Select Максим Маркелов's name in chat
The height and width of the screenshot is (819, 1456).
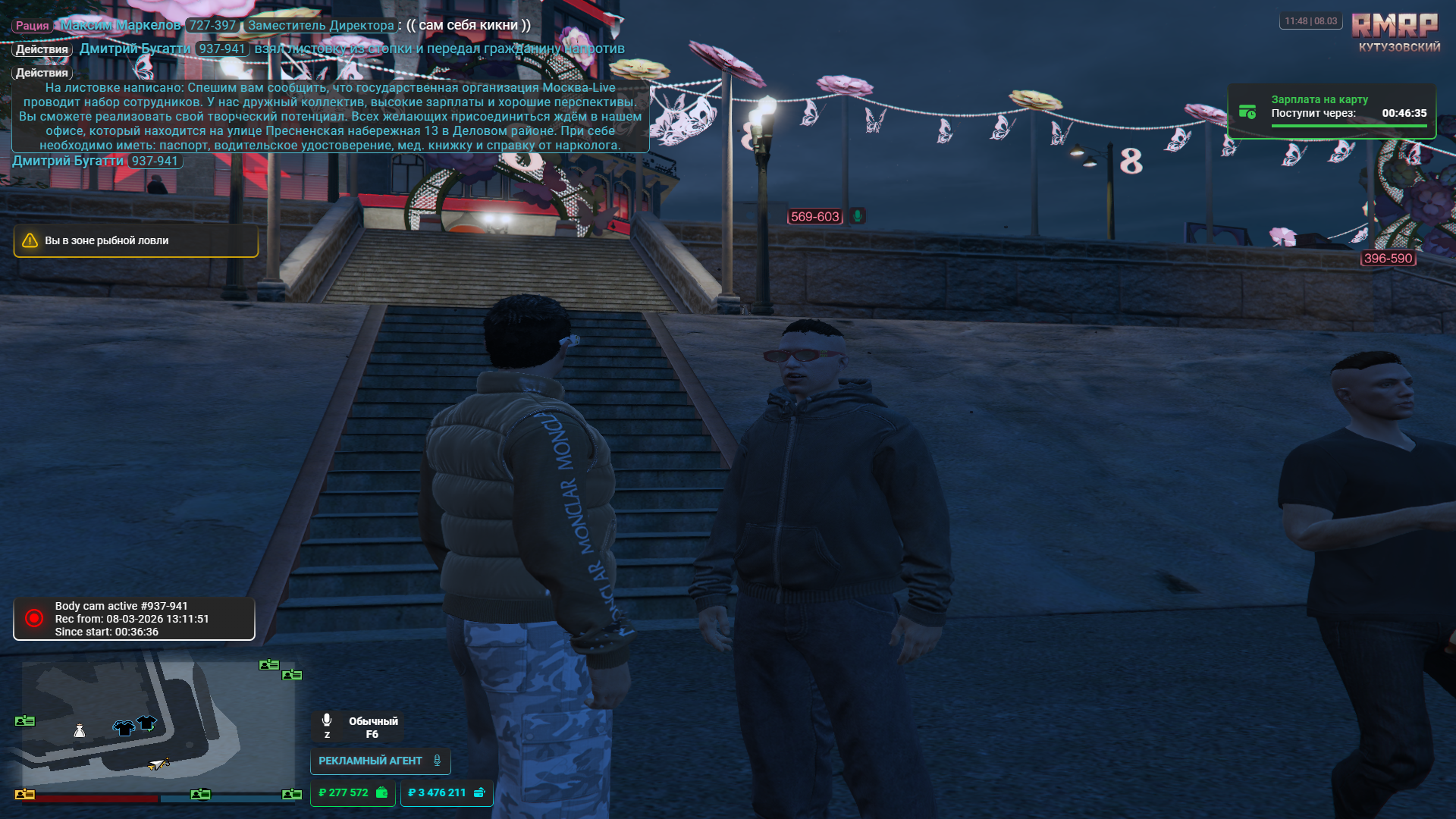tap(121, 25)
